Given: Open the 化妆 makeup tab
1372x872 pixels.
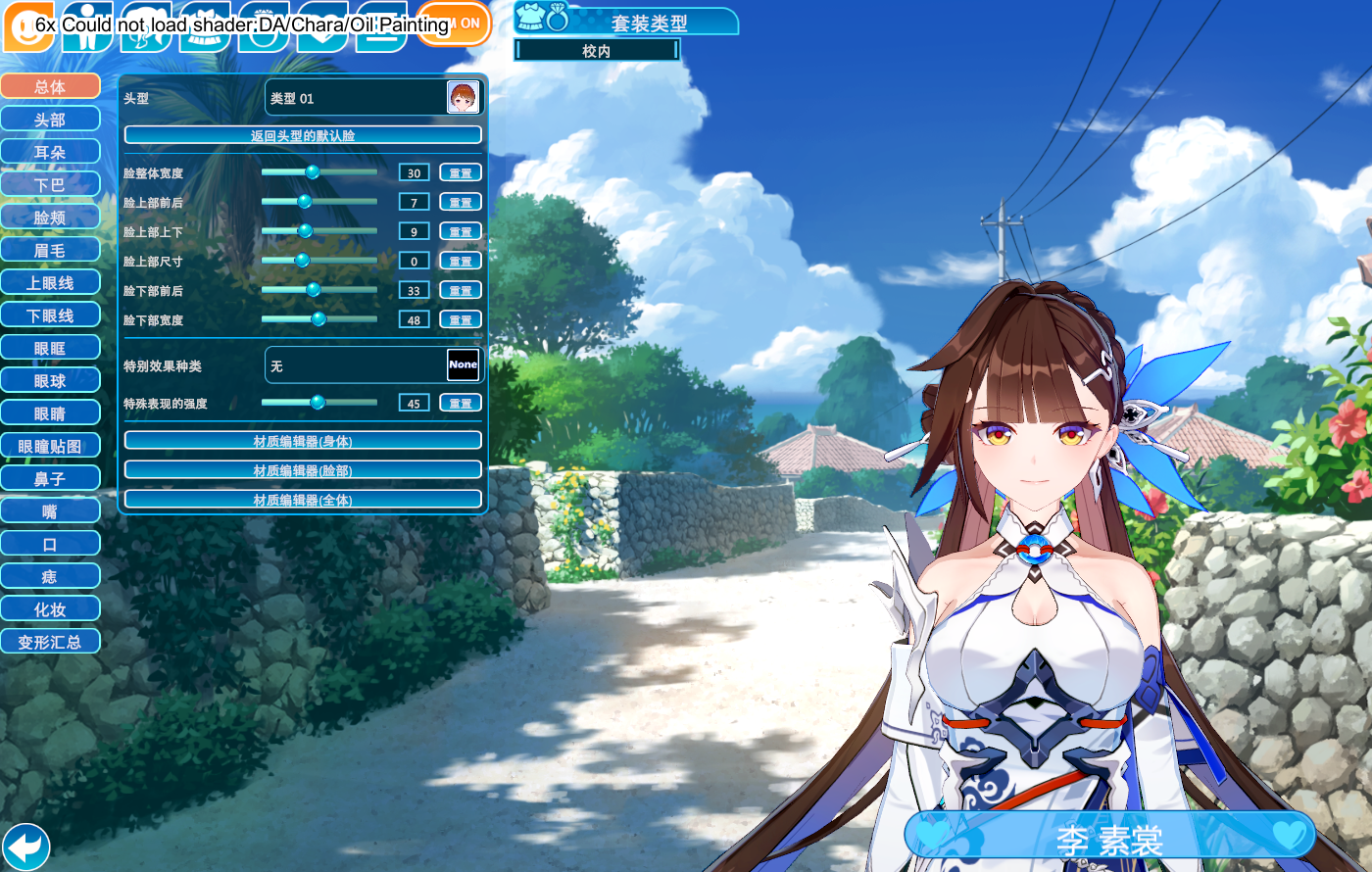Looking at the screenshot, I should coord(50,609).
